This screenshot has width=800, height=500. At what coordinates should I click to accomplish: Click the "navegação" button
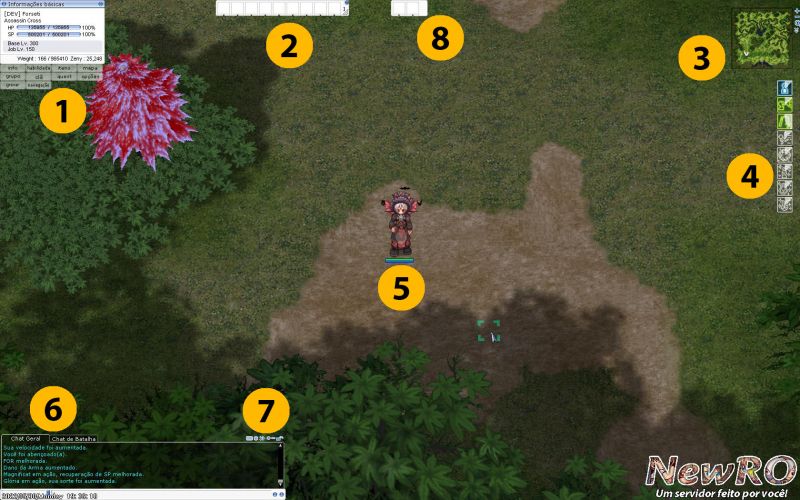pyautogui.click(x=39, y=85)
